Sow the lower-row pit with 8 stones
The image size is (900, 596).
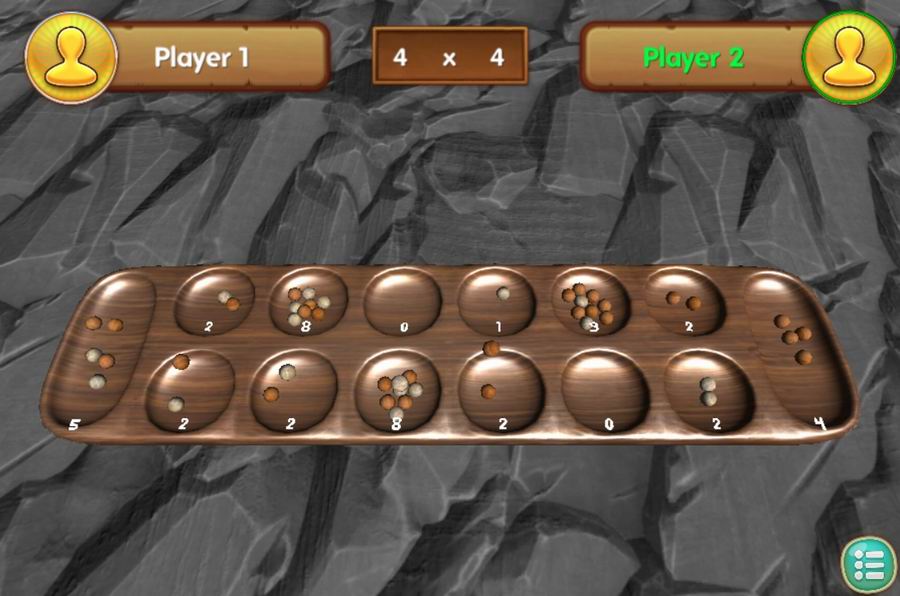tap(397, 391)
